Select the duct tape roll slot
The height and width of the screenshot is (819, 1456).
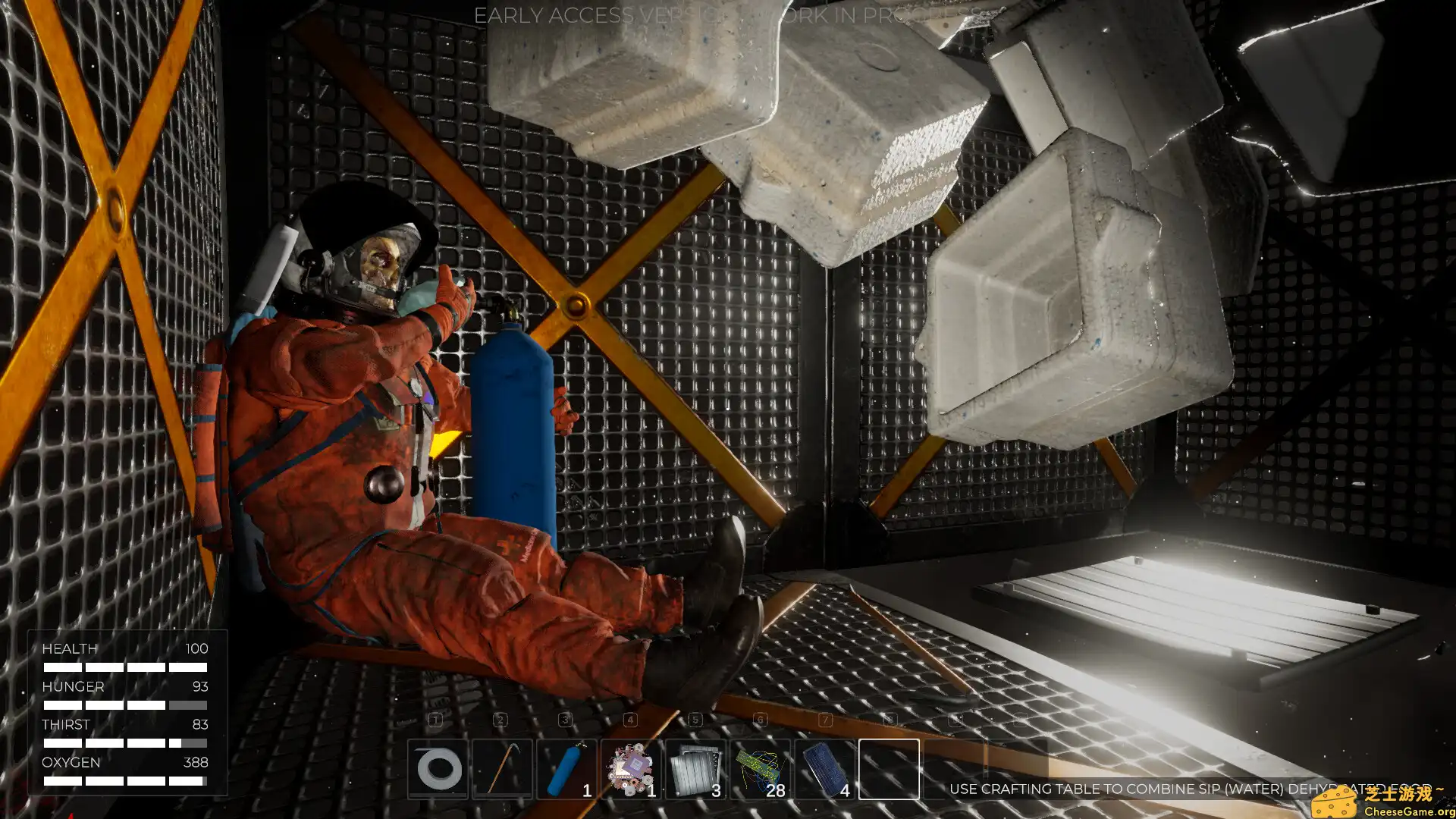[438, 769]
